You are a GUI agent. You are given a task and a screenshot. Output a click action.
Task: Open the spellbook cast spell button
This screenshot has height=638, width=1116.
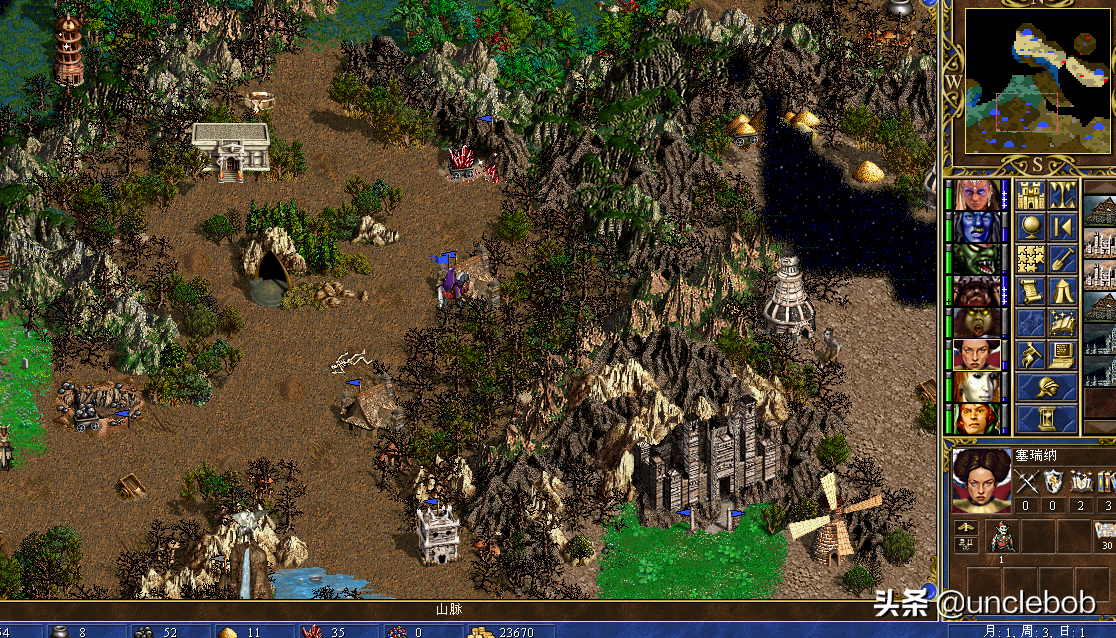[x=1062, y=322]
